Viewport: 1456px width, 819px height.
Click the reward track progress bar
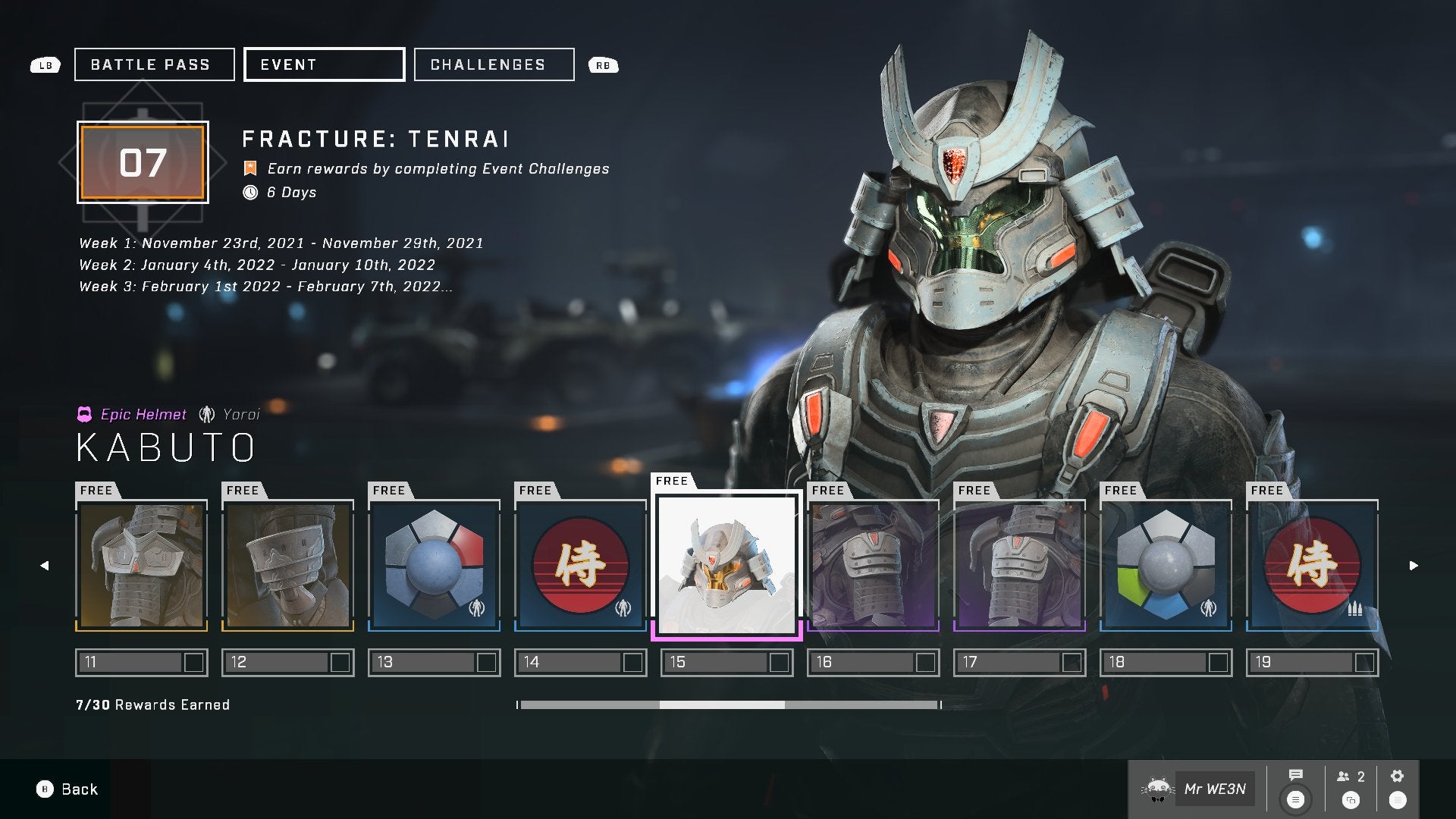(x=727, y=704)
